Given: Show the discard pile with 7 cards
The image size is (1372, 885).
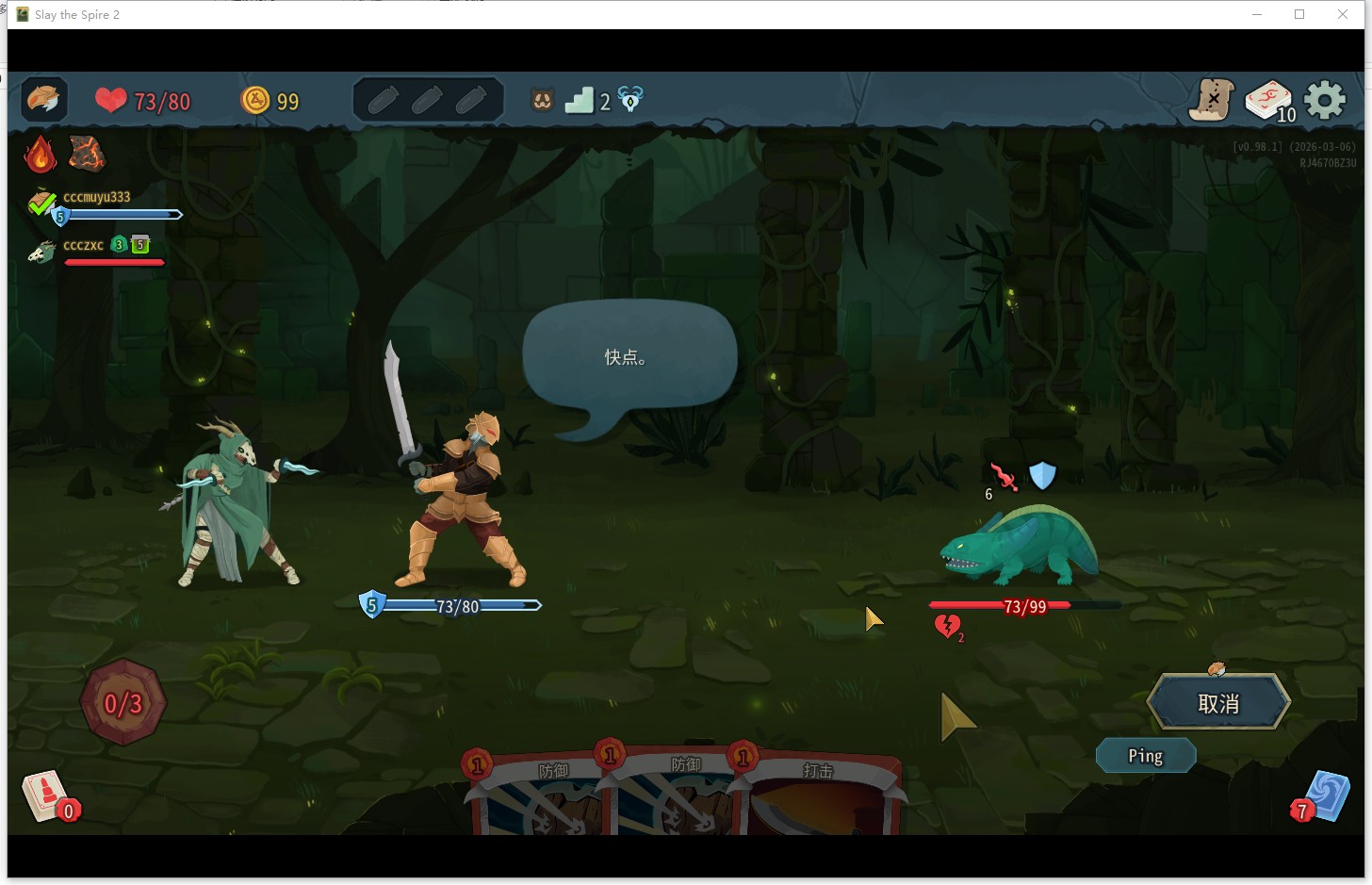Looking at the screenshot, I should (x=1324, y=797).
